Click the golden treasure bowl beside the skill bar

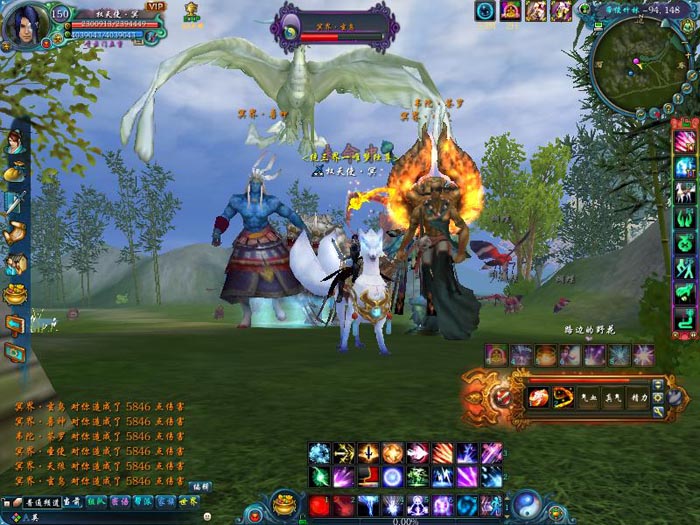(285, 503)
